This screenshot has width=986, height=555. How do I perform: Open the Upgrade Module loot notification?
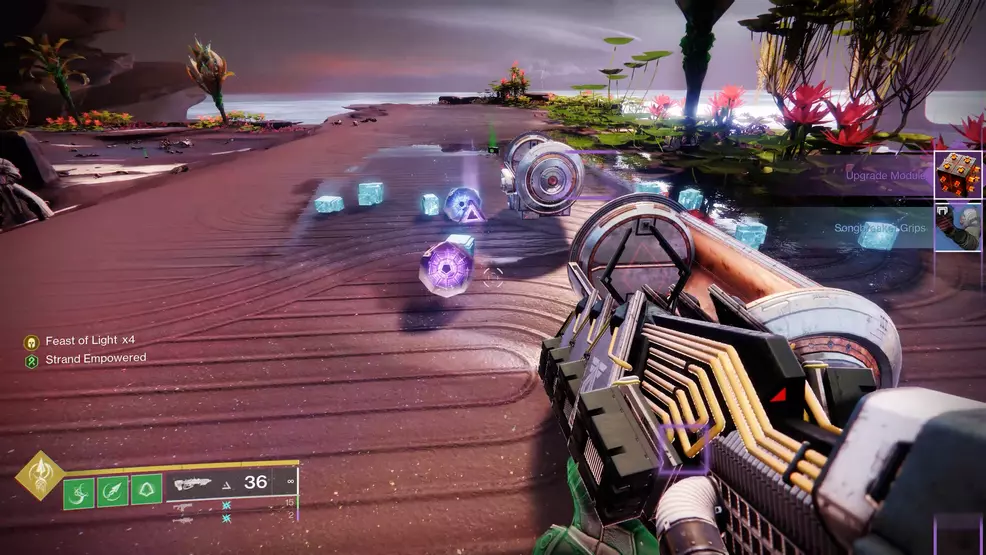click(x=958, y=175)
